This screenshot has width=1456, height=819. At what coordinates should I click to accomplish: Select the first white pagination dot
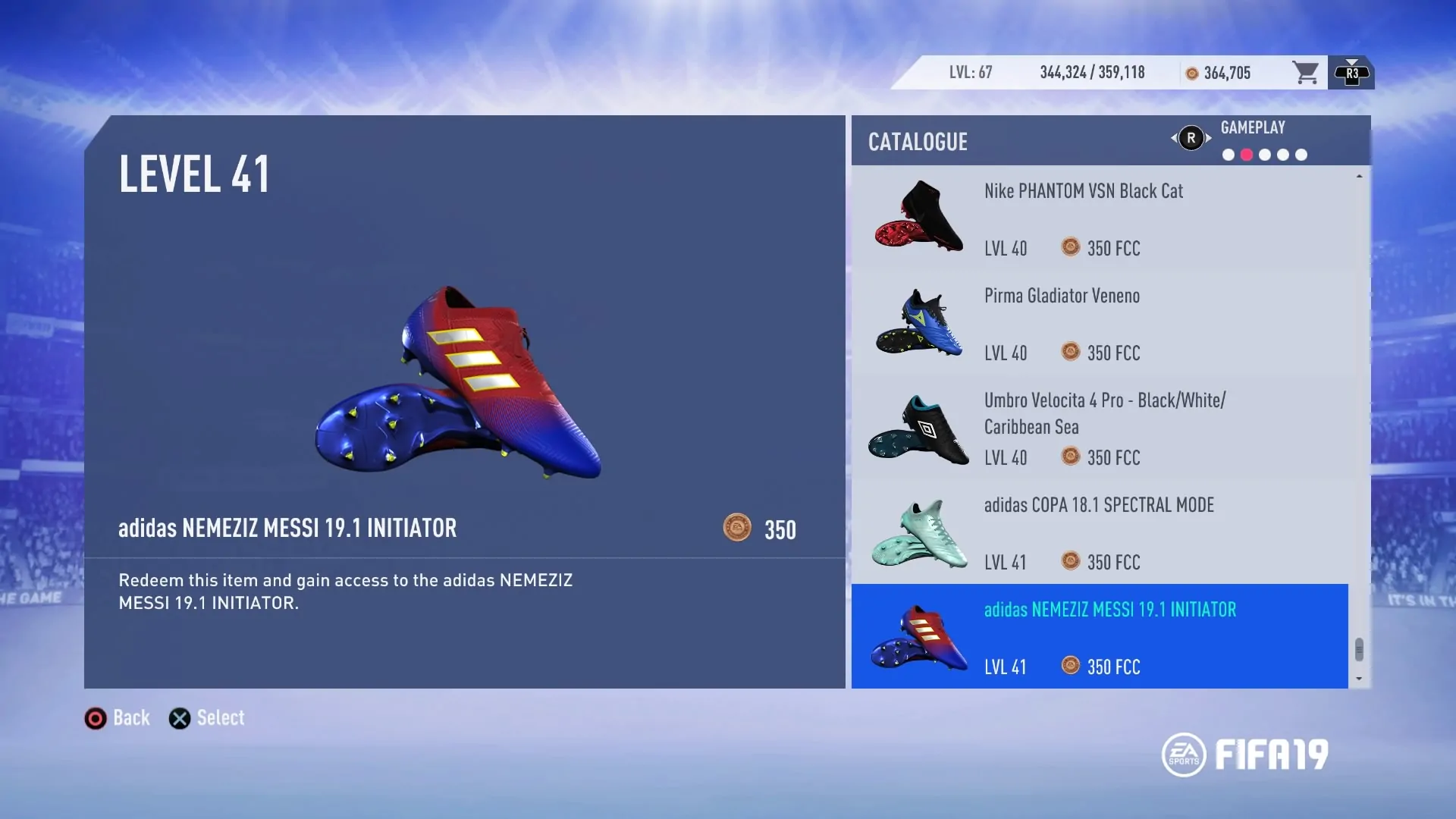click(1227, 155)
